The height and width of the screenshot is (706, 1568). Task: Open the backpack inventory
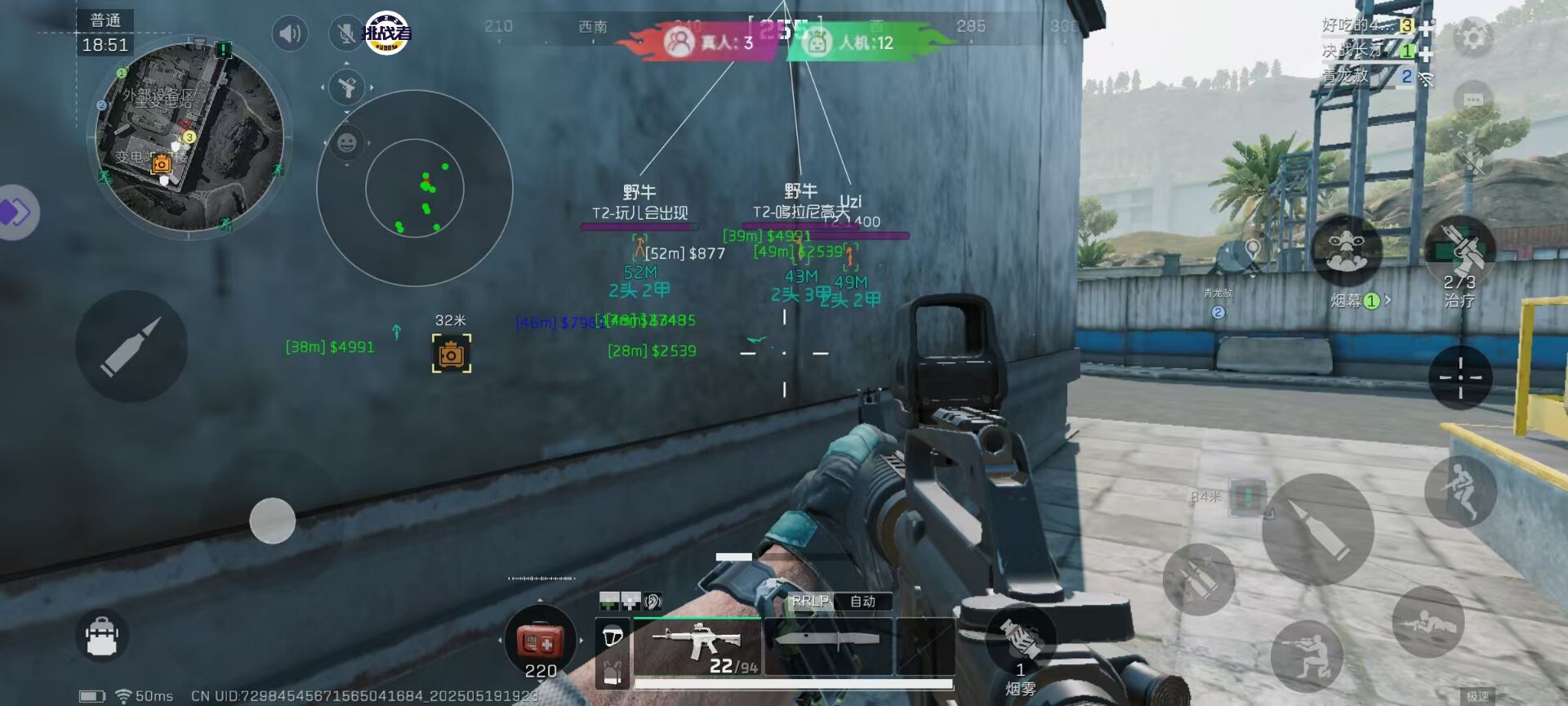click(102, 636)
